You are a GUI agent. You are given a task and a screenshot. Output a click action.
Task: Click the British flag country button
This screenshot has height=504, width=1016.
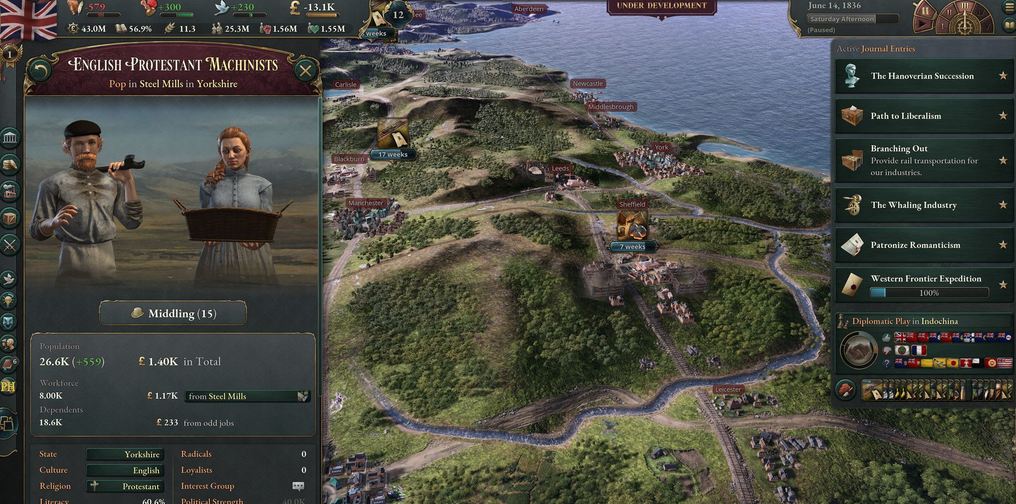(30, 17)
